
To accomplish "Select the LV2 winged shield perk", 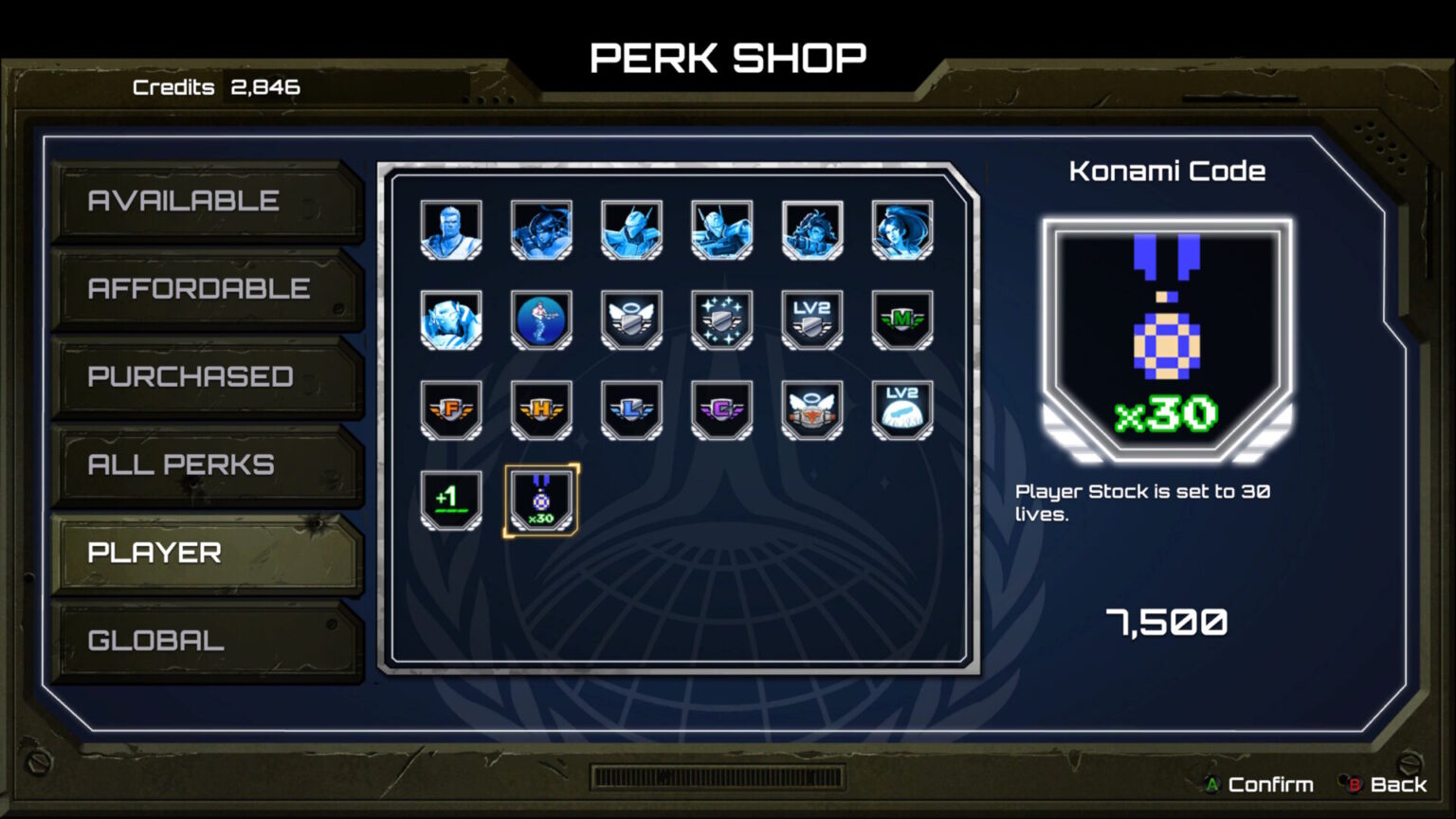I will [x=811, y=319].
